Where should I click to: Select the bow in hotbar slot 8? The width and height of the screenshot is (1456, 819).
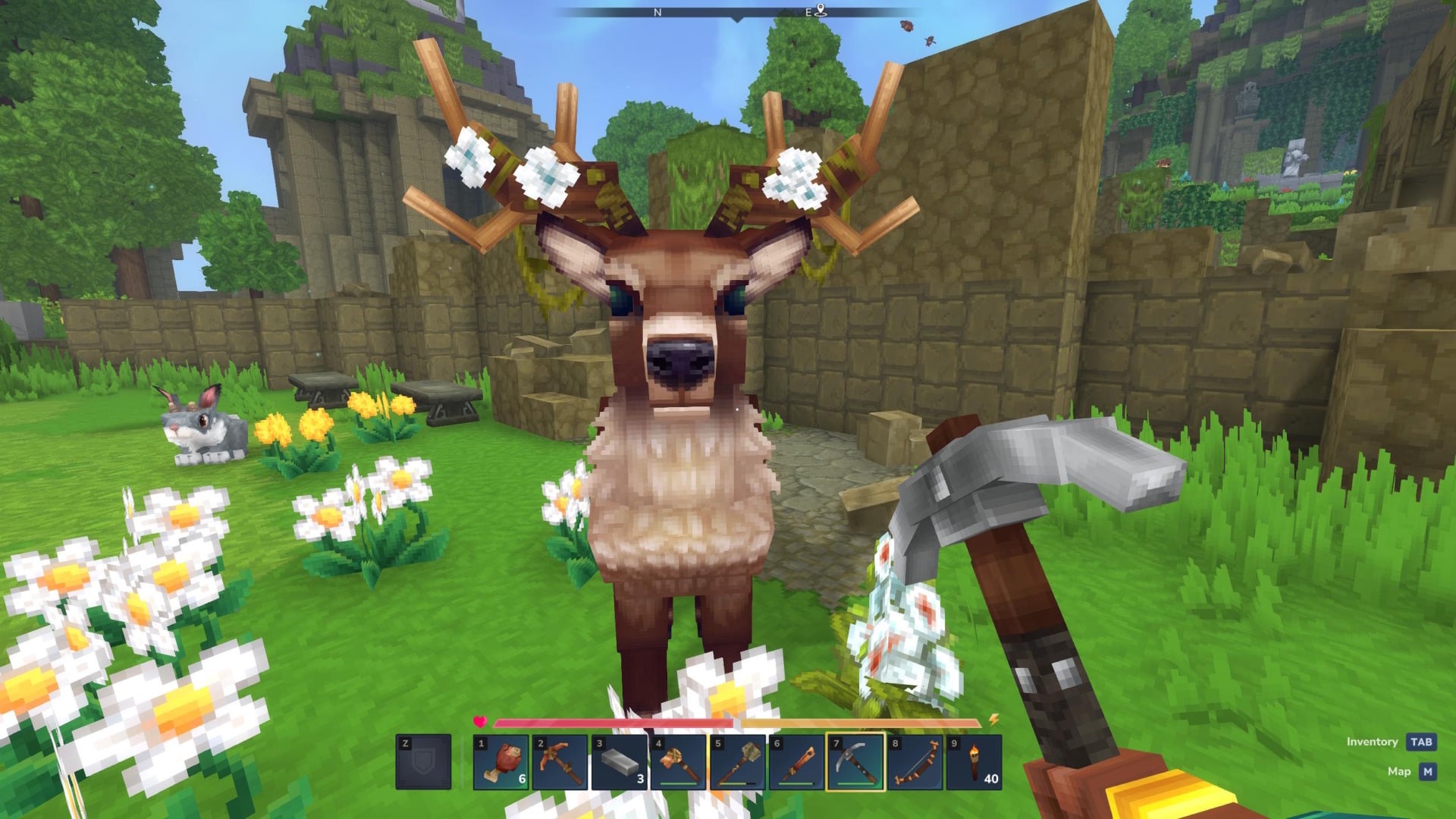tap(915, 760)
